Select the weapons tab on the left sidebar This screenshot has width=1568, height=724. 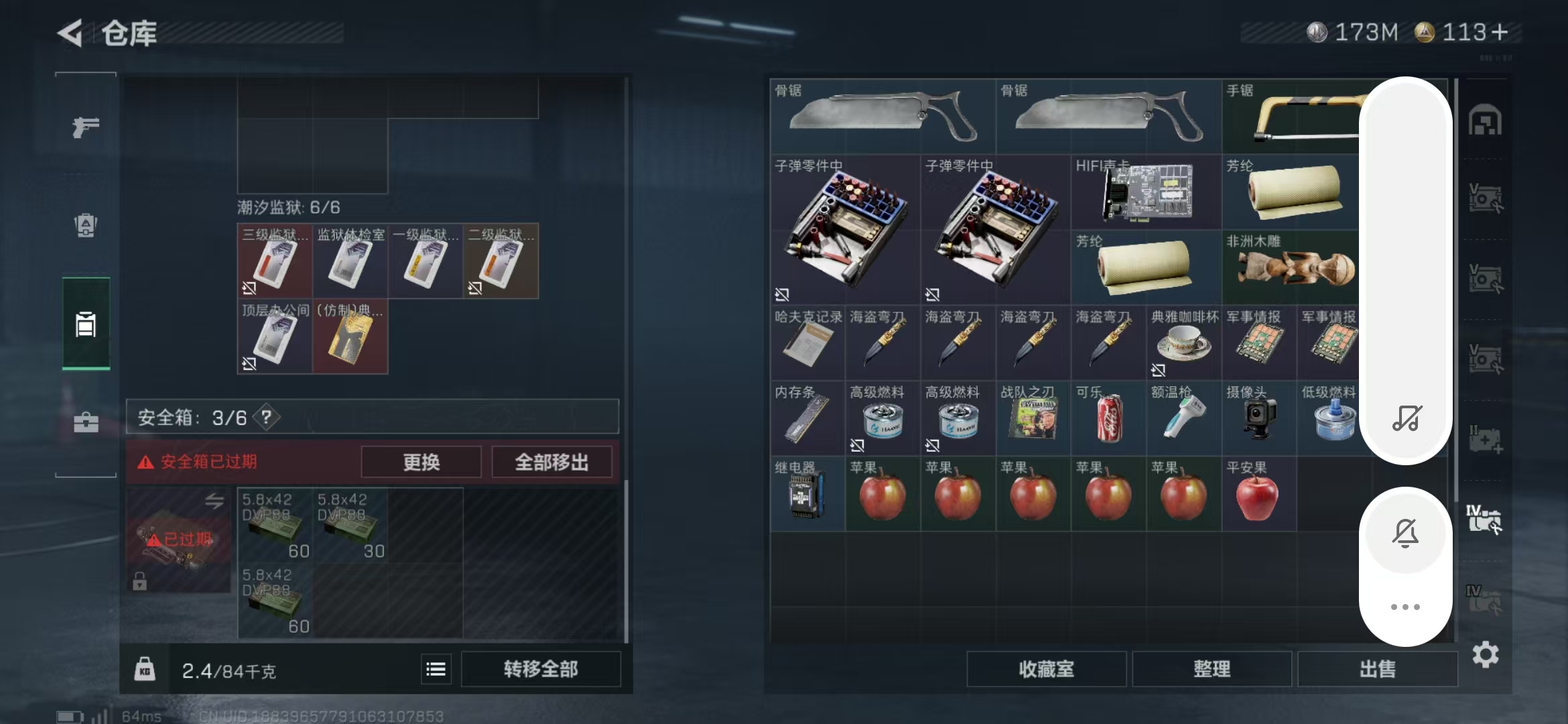(85, 126)
